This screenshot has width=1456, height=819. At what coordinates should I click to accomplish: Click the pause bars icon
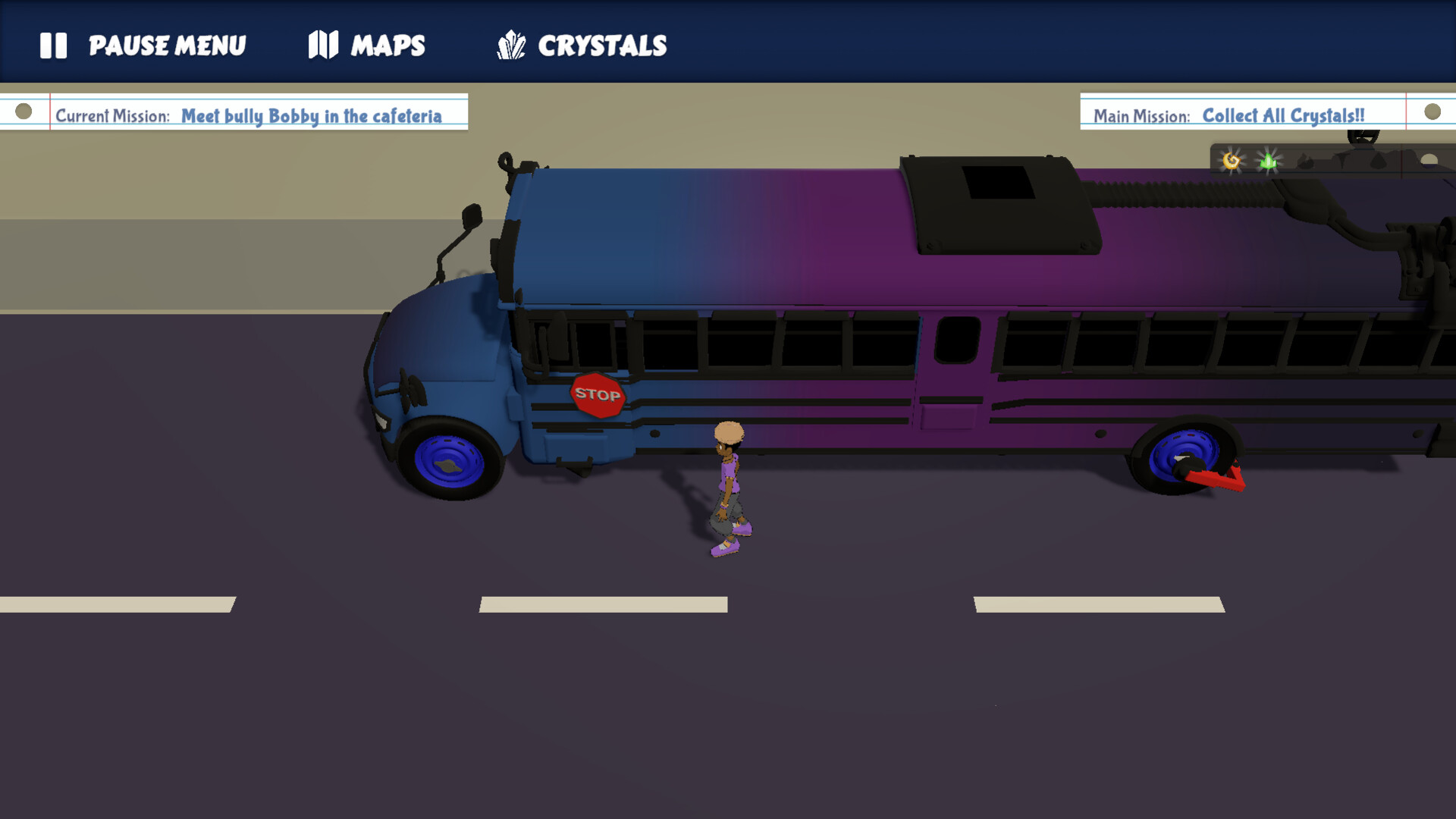click(54, 45)
